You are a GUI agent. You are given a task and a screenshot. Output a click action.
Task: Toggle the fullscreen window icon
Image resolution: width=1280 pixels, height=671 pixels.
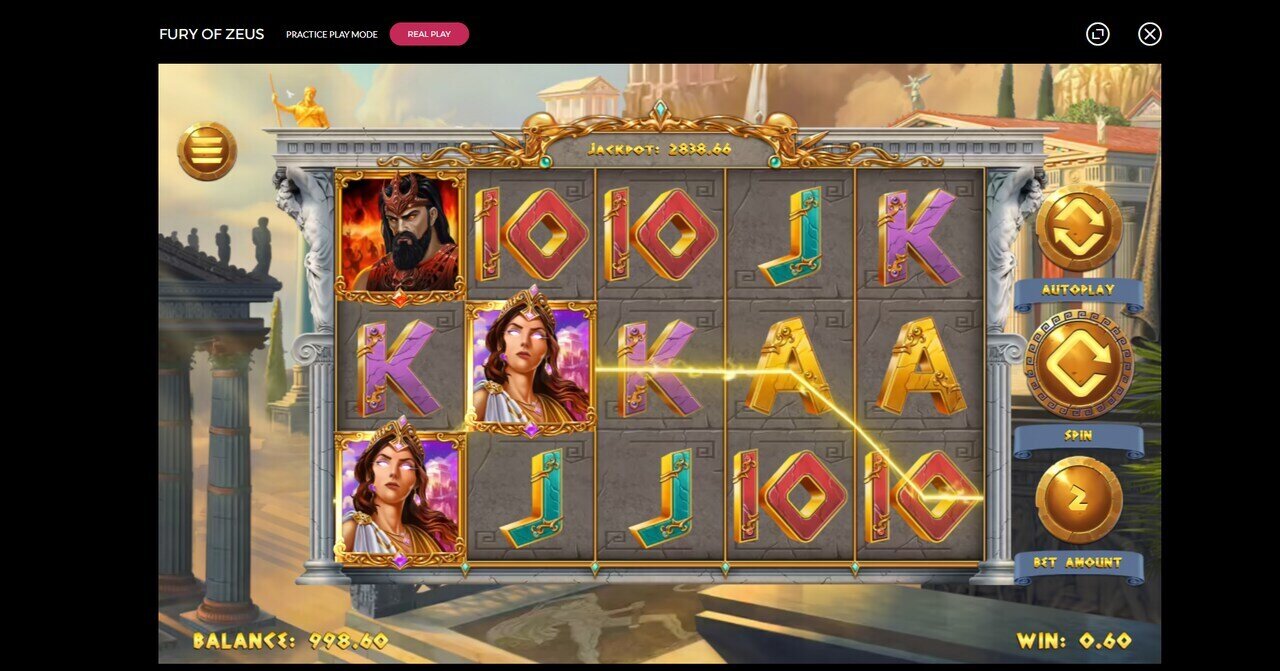1098,34
